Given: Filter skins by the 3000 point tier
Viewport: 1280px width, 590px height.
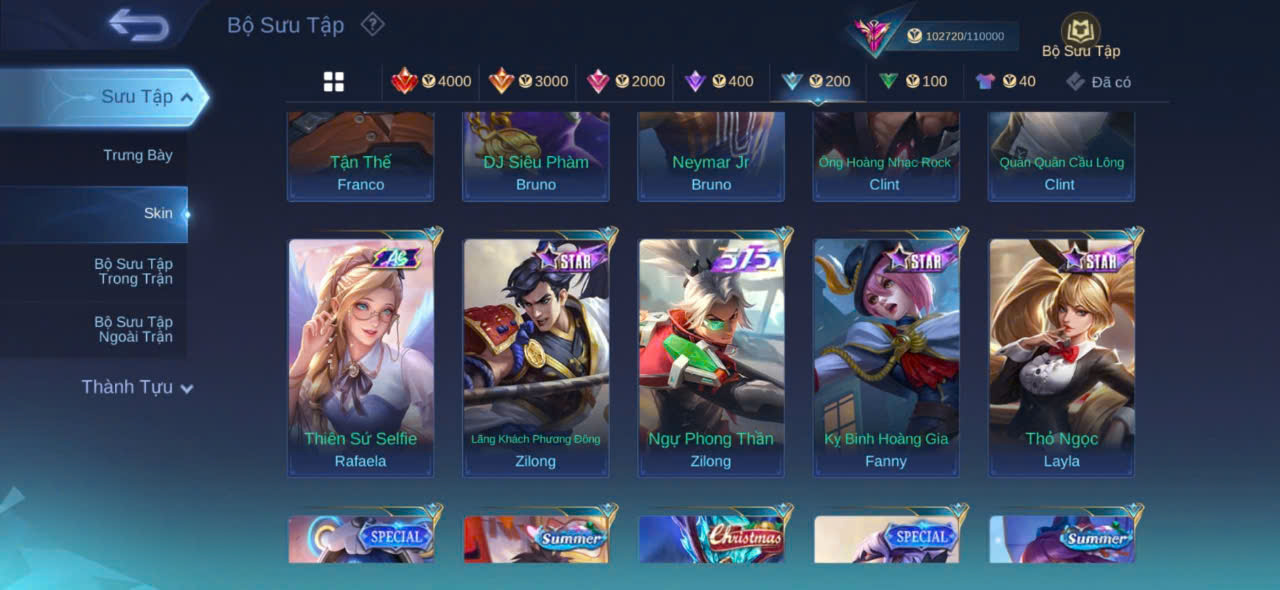Looking at the screenshot, I should [528, 82].
